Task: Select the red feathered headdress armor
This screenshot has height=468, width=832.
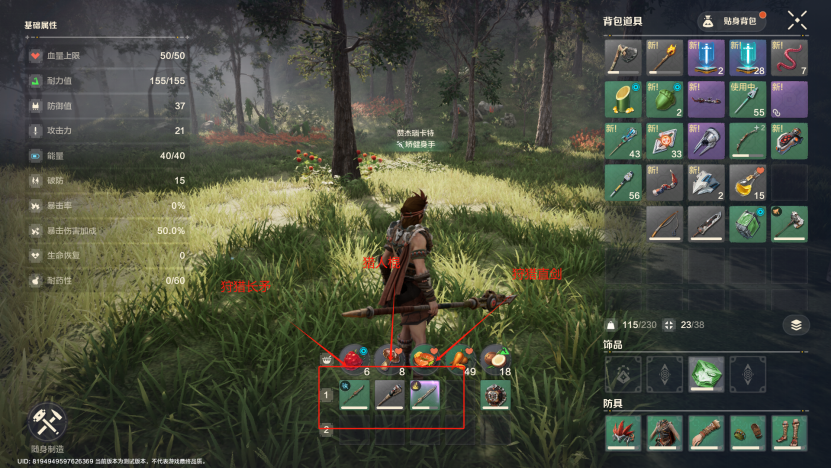Action: point(622,433)
